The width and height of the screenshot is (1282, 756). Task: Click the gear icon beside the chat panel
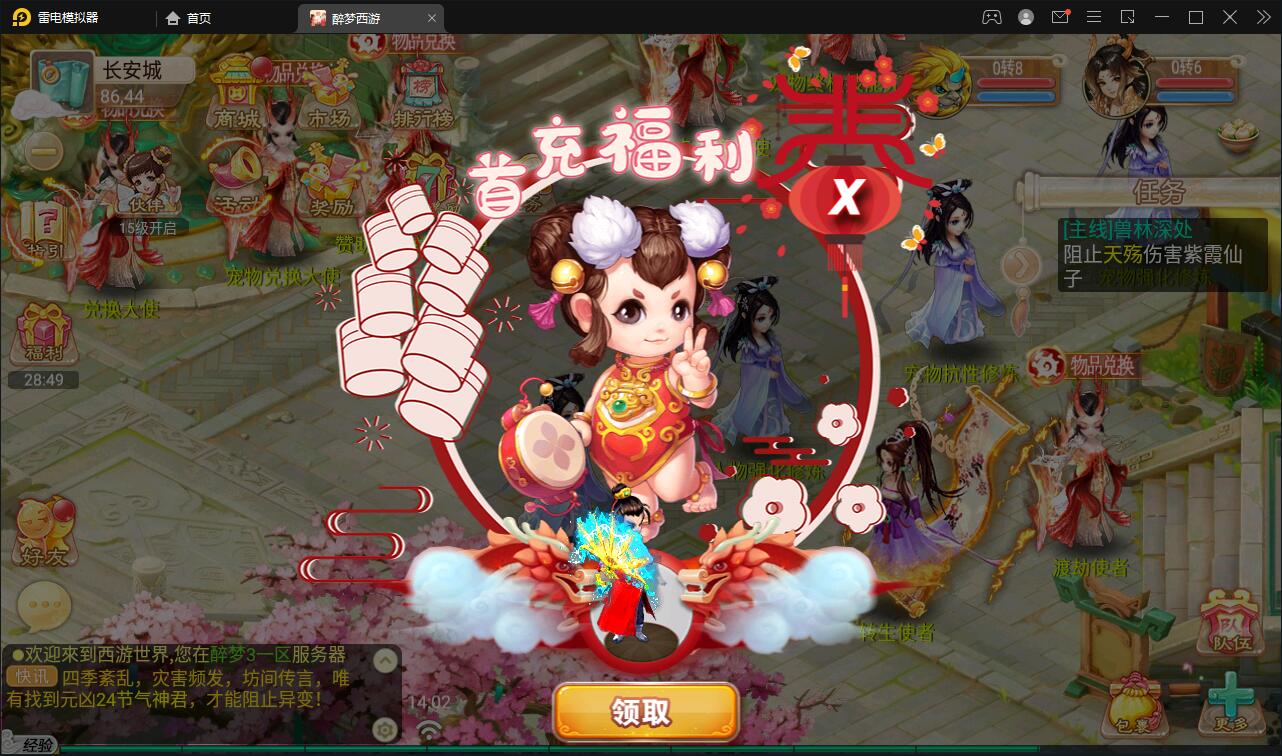click(385, 727)
